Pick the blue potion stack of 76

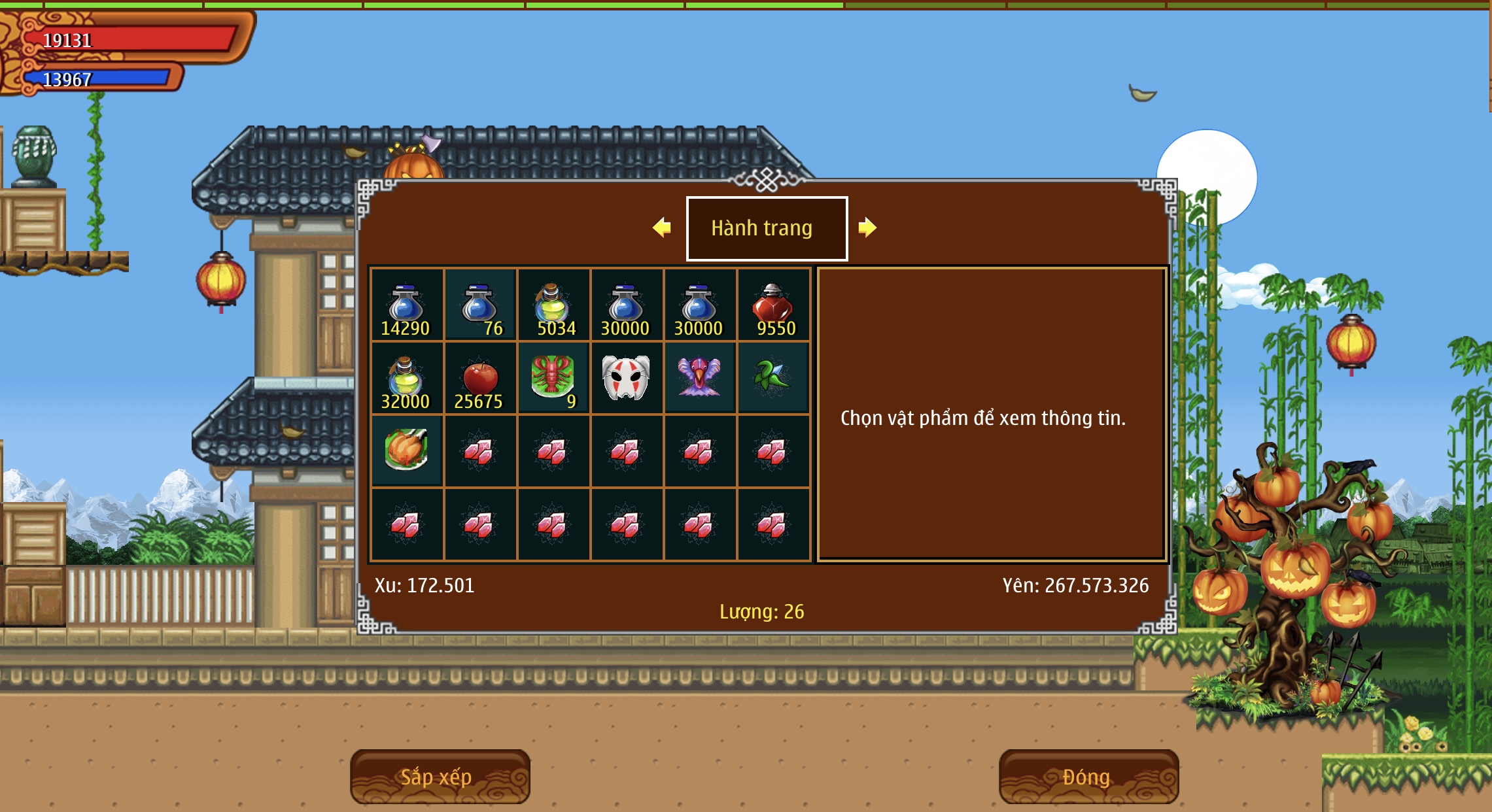479,305
